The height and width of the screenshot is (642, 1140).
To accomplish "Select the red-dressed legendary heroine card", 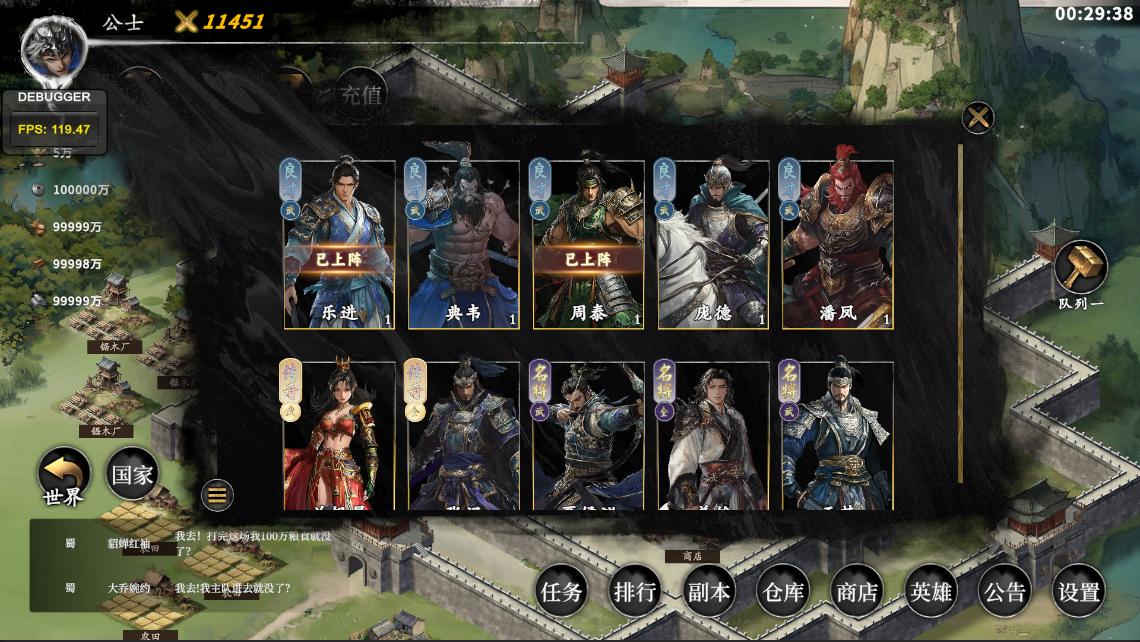I will (339, 437).
